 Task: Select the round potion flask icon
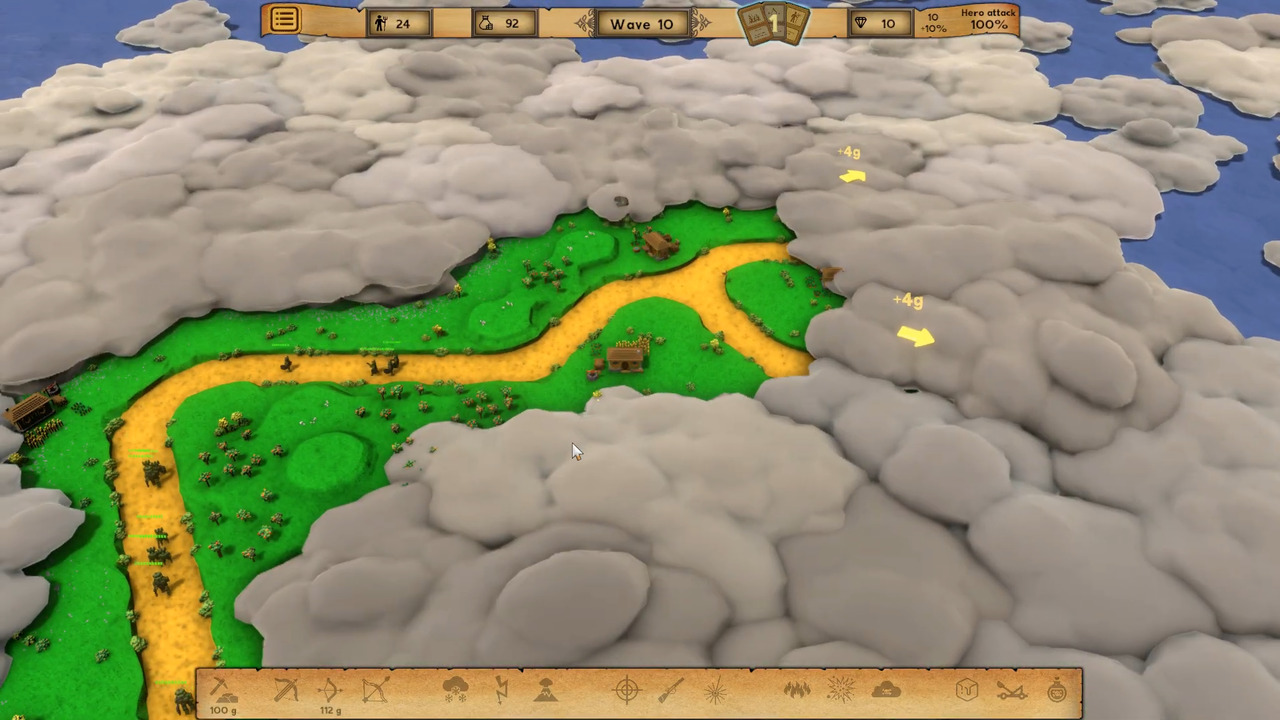pos(1057,689)
